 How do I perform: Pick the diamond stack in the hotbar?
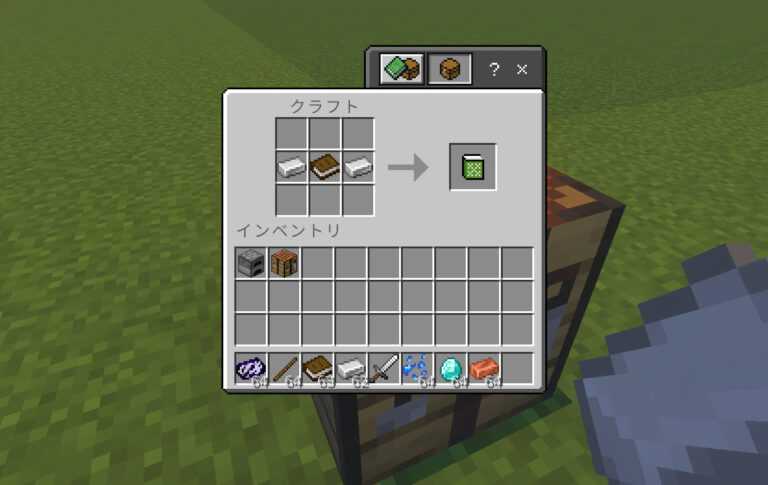452,369
